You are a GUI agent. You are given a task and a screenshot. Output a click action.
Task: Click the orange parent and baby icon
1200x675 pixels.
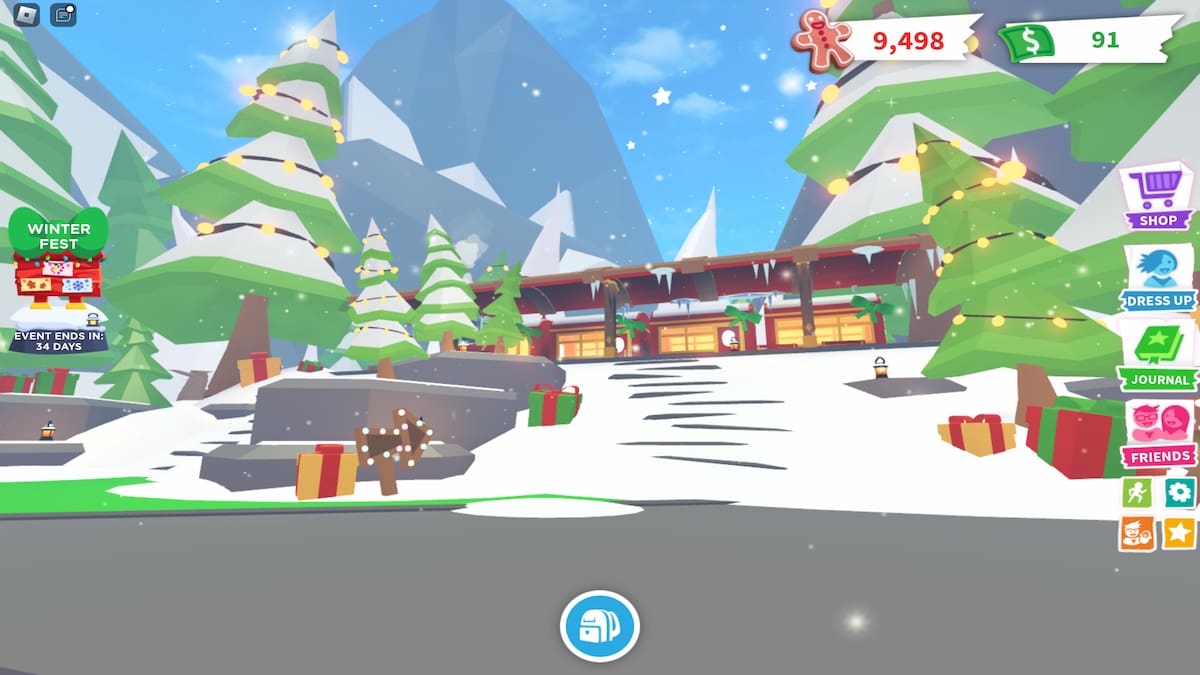coord(1136,533)
